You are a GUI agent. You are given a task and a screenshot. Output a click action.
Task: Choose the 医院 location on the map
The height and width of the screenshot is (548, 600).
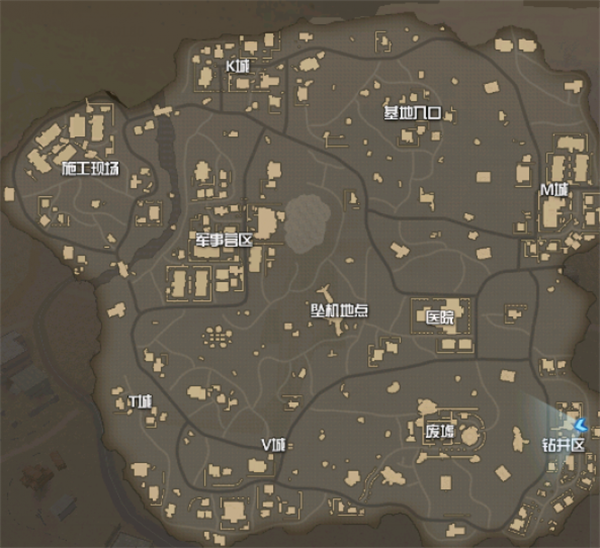[440, 318]
